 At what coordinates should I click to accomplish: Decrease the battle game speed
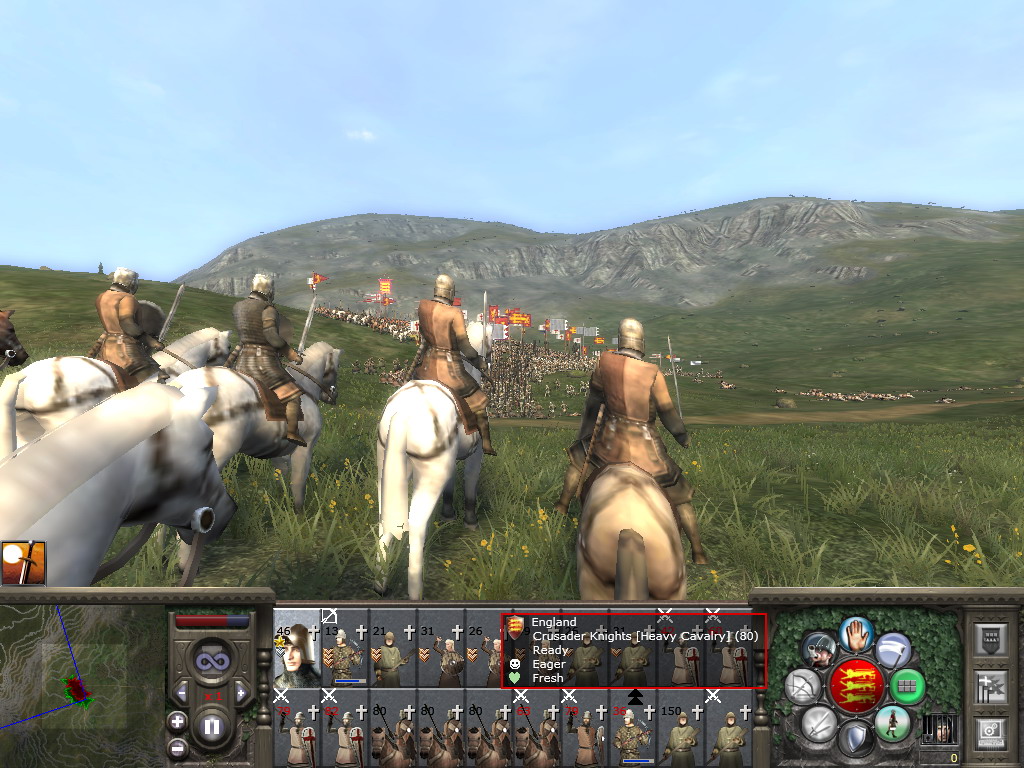[181, 692]
